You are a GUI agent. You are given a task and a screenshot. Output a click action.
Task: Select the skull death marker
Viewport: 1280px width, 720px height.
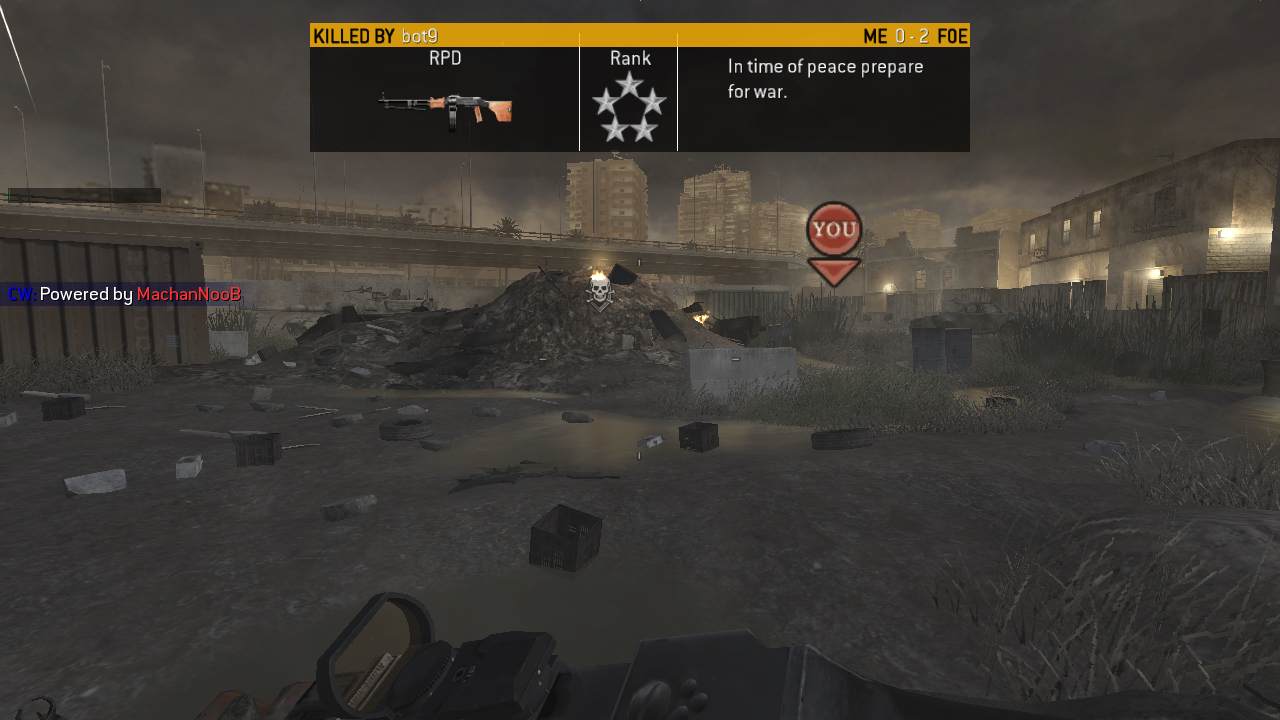[x=599, y=292]
